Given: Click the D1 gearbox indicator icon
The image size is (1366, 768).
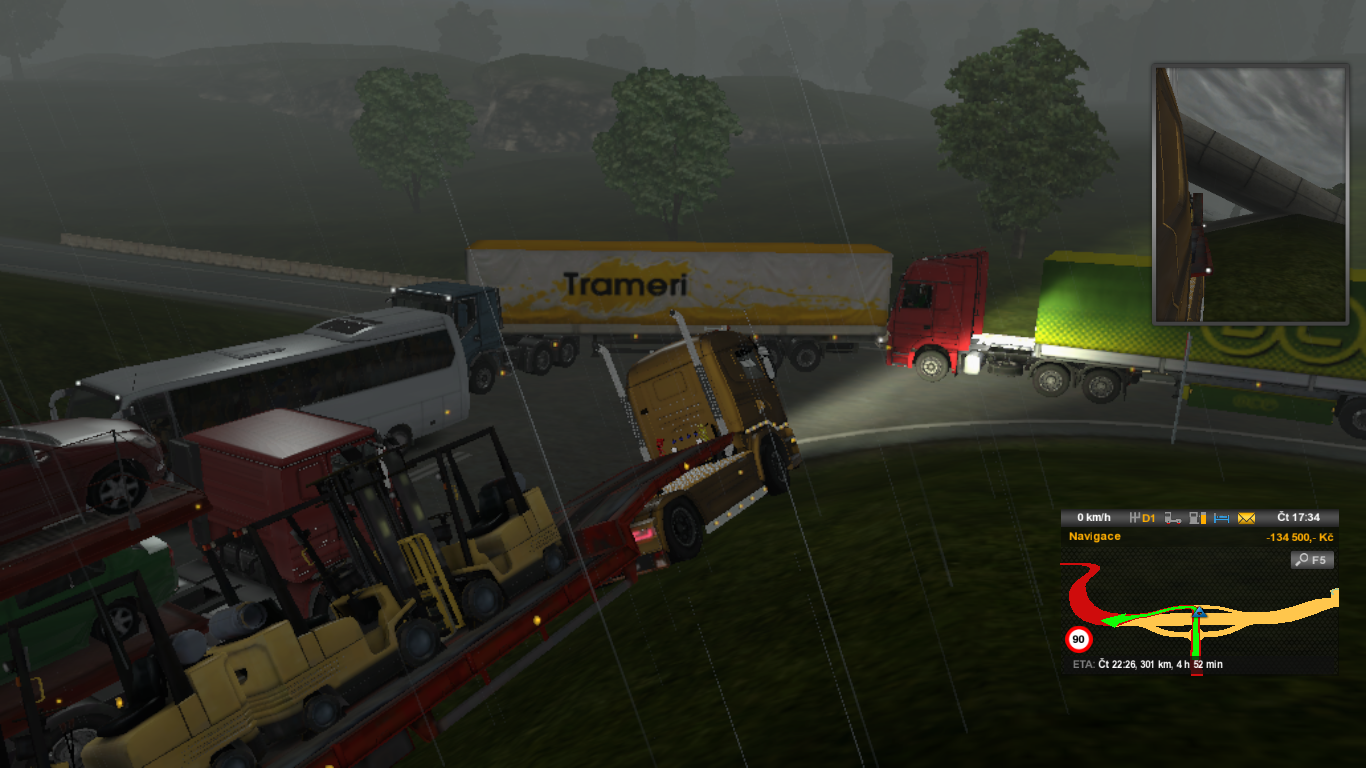Looking at the screenshot, I should (x=1142, y=518).
